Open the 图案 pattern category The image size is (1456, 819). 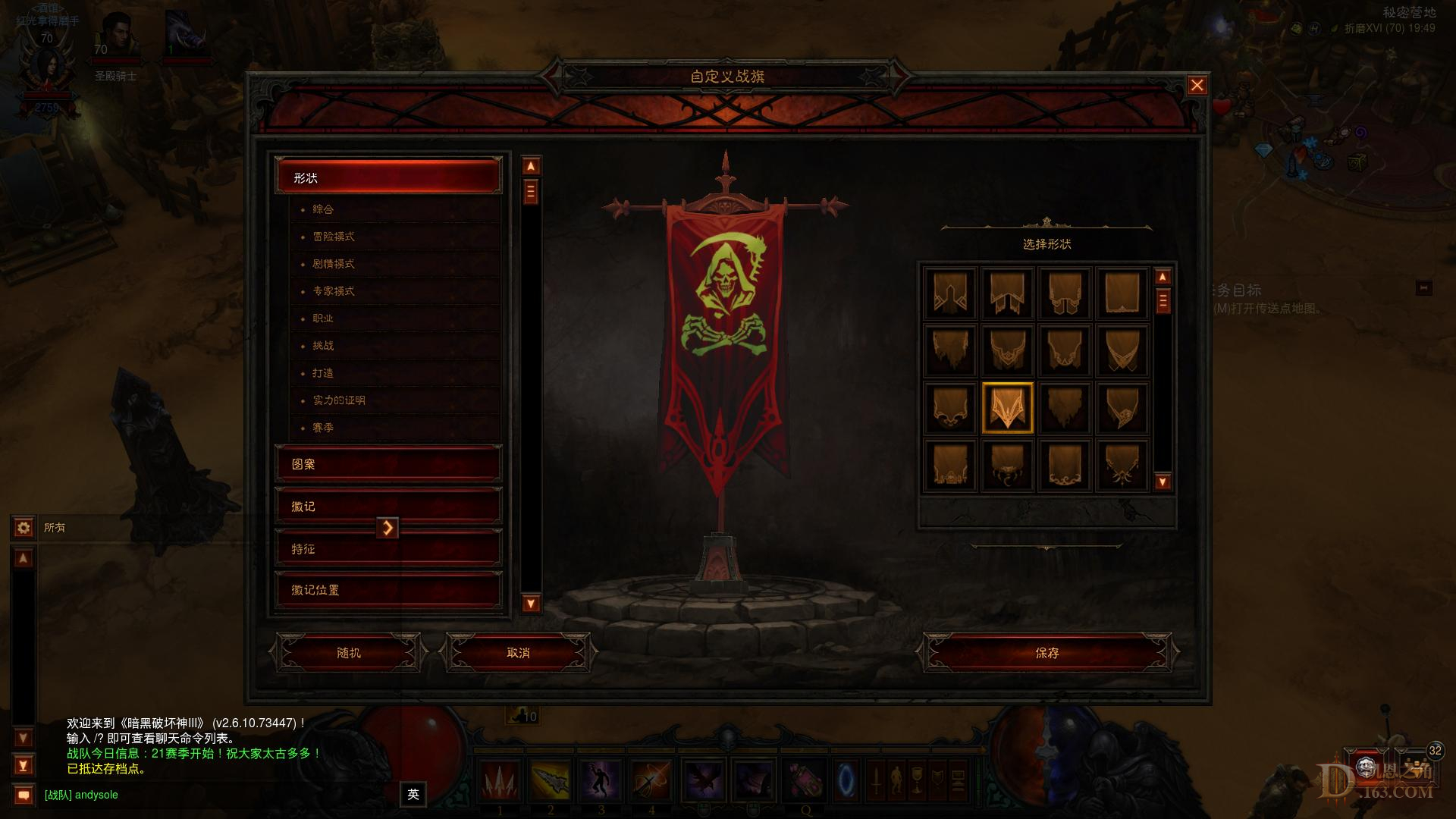point(388,464)
